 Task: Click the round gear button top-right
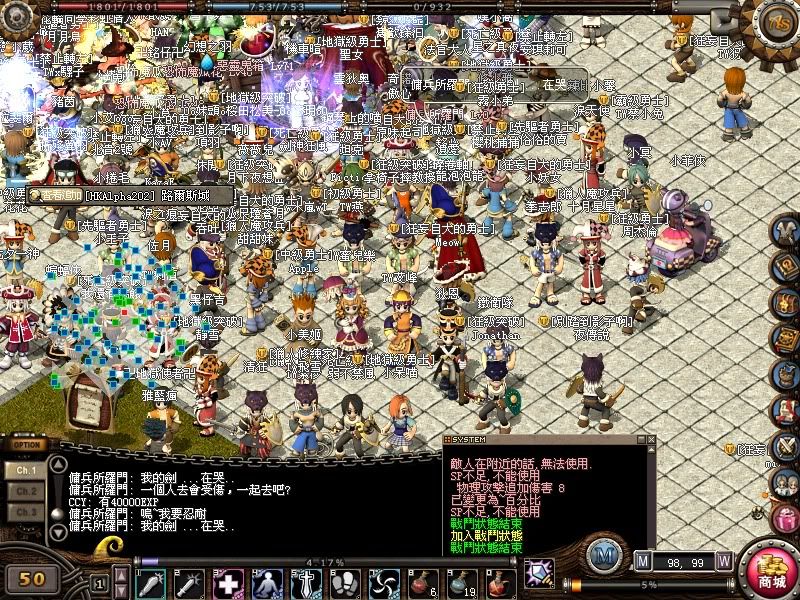point(774,22)
